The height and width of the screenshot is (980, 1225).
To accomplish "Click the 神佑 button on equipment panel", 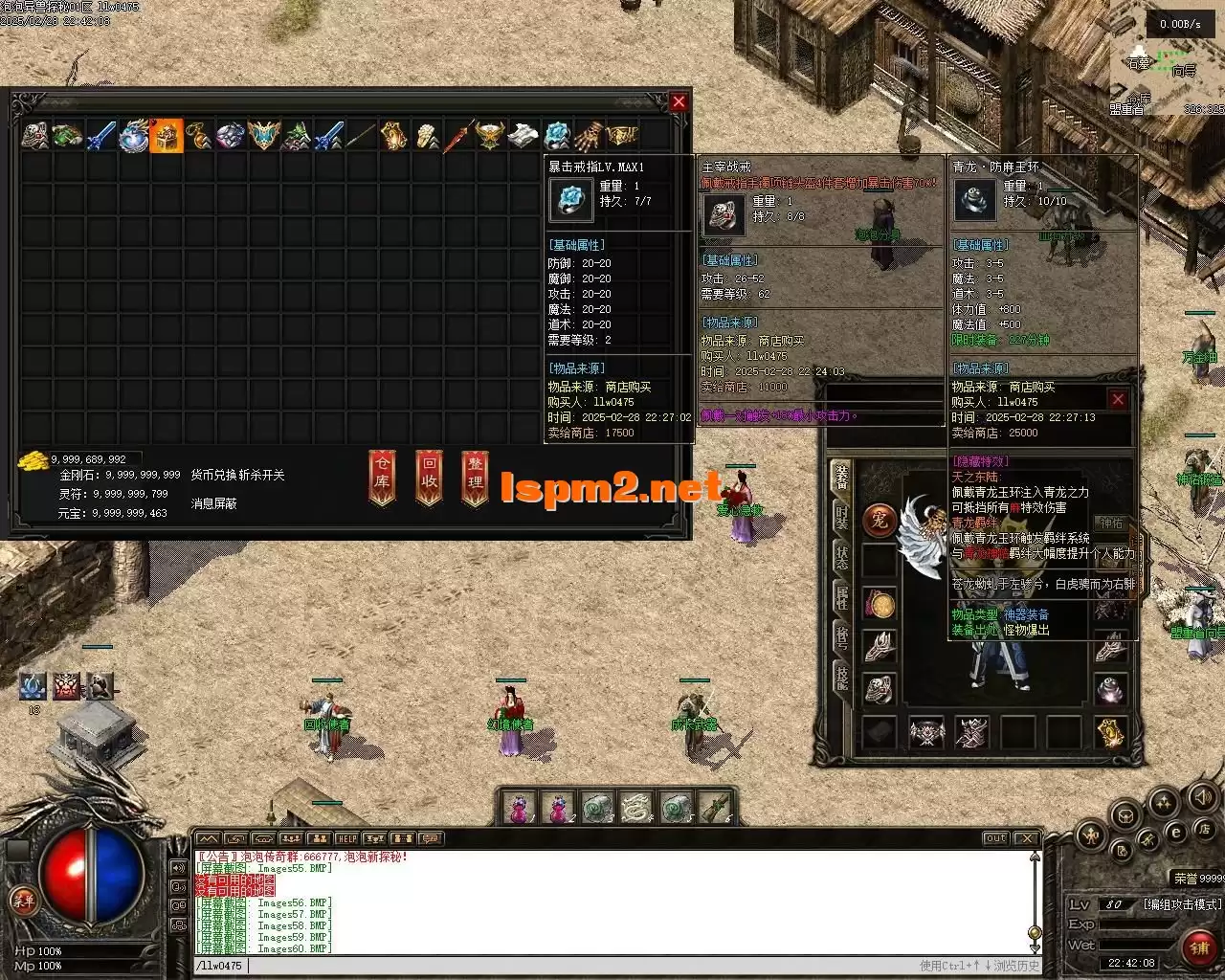I will click(x=1111, y=523).
